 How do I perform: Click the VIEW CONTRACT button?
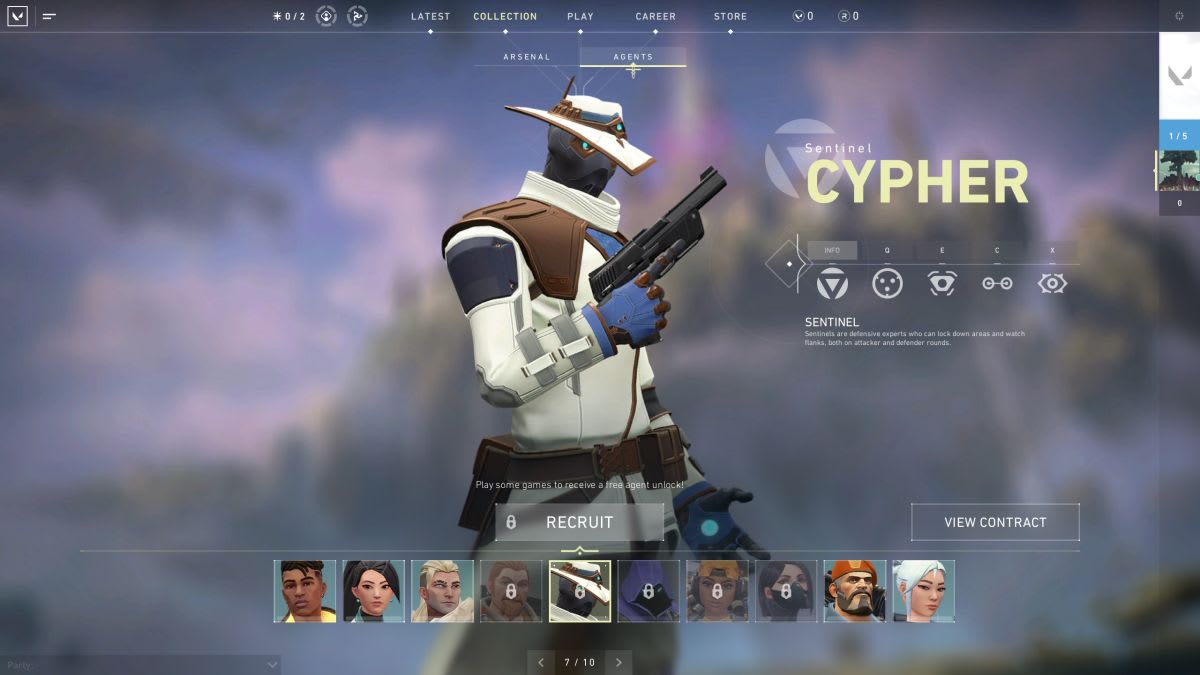pos(995,522)
